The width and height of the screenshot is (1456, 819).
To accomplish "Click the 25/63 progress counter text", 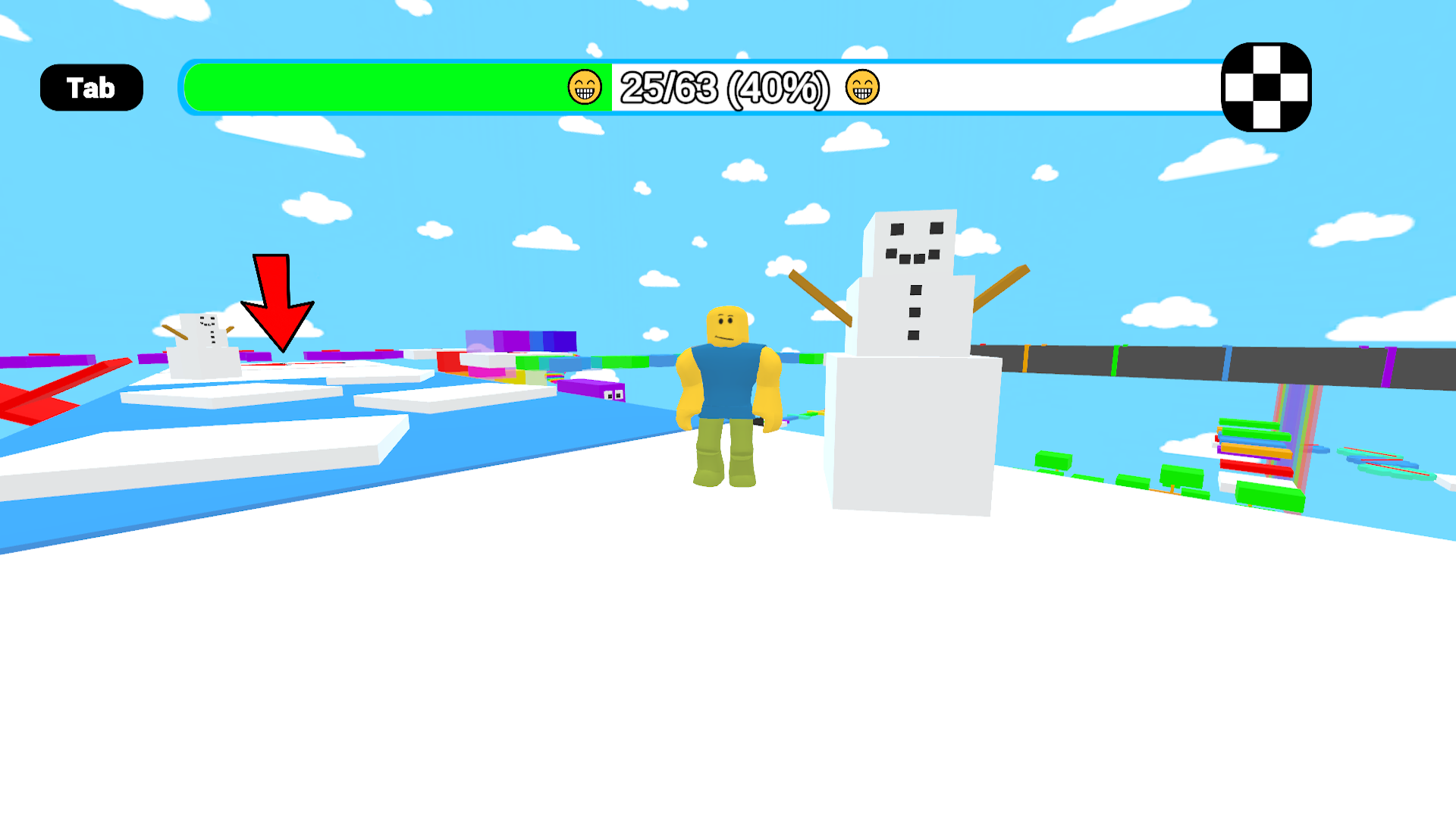I will click(724, 89).
